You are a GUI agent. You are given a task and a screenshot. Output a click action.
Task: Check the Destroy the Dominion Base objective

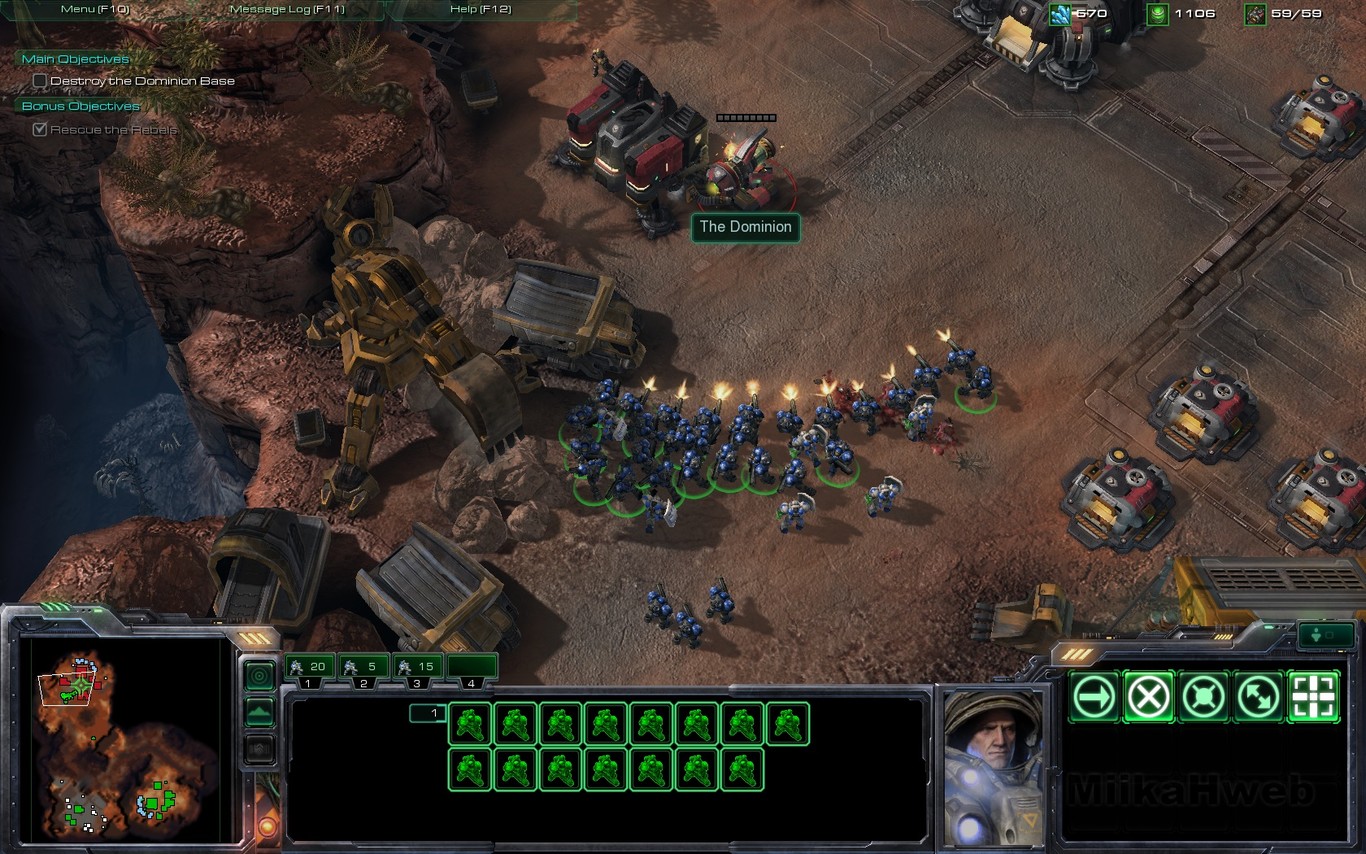[40, 81]
